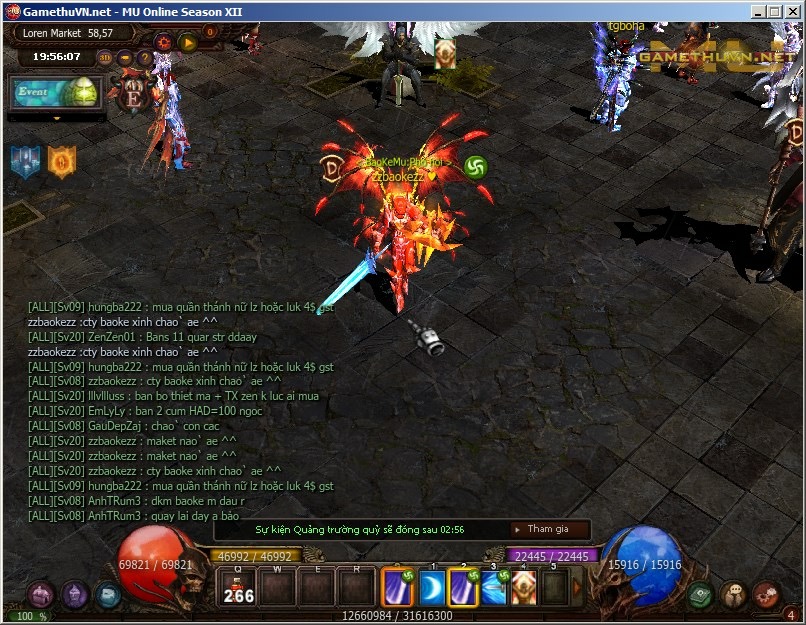Open the Event egg banner

pyautogui.click(x=56, y=92)
